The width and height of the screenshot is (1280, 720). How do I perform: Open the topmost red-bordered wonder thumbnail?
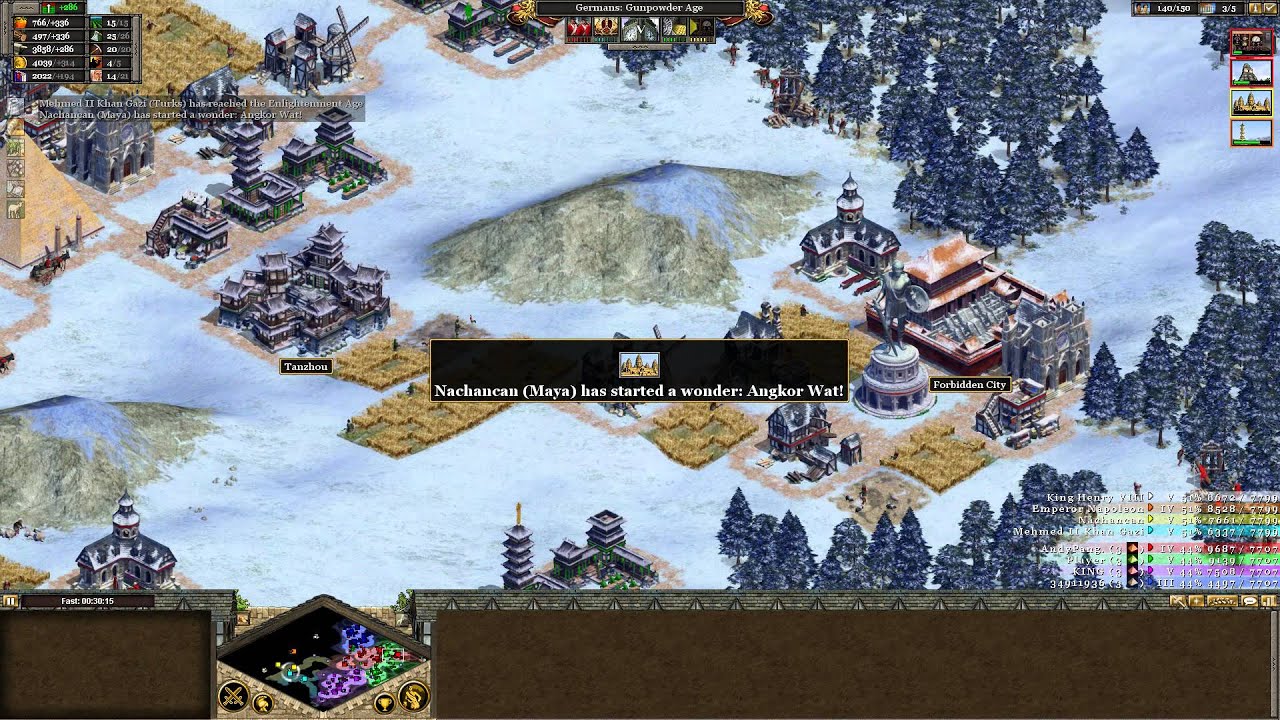pos(1252,42)
